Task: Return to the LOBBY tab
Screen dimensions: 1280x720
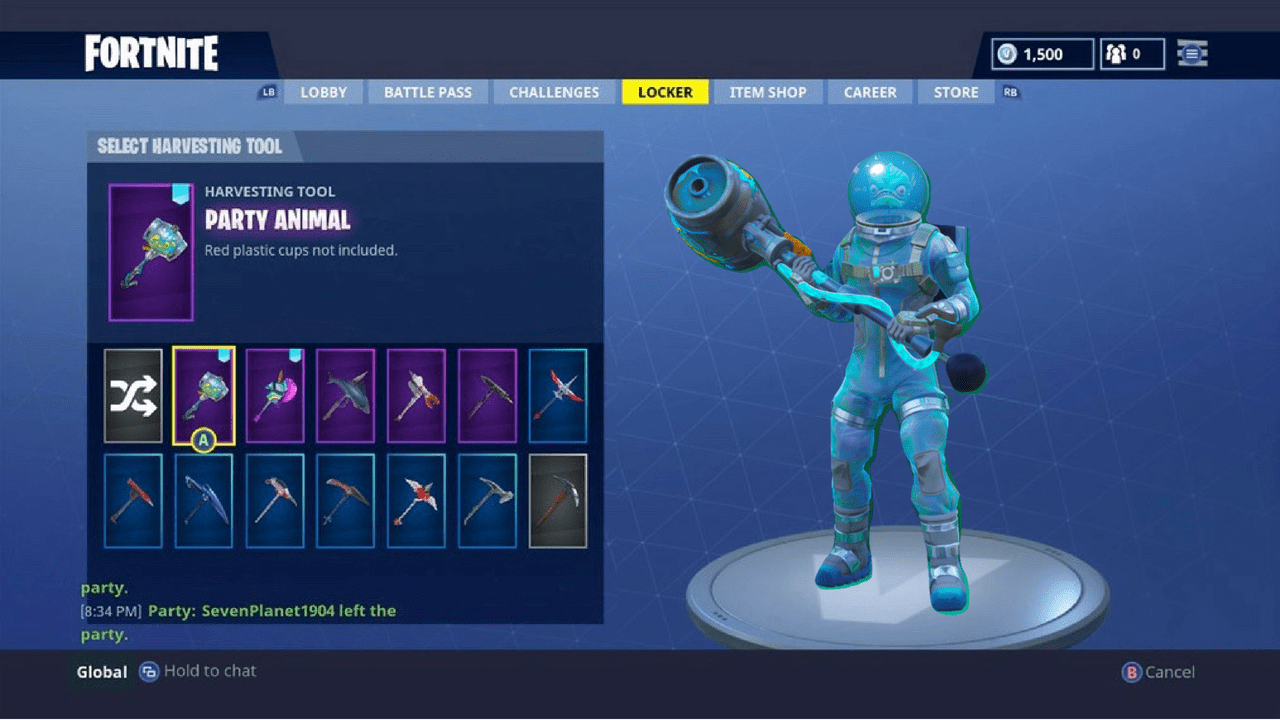Action: (x=323, y=92)
